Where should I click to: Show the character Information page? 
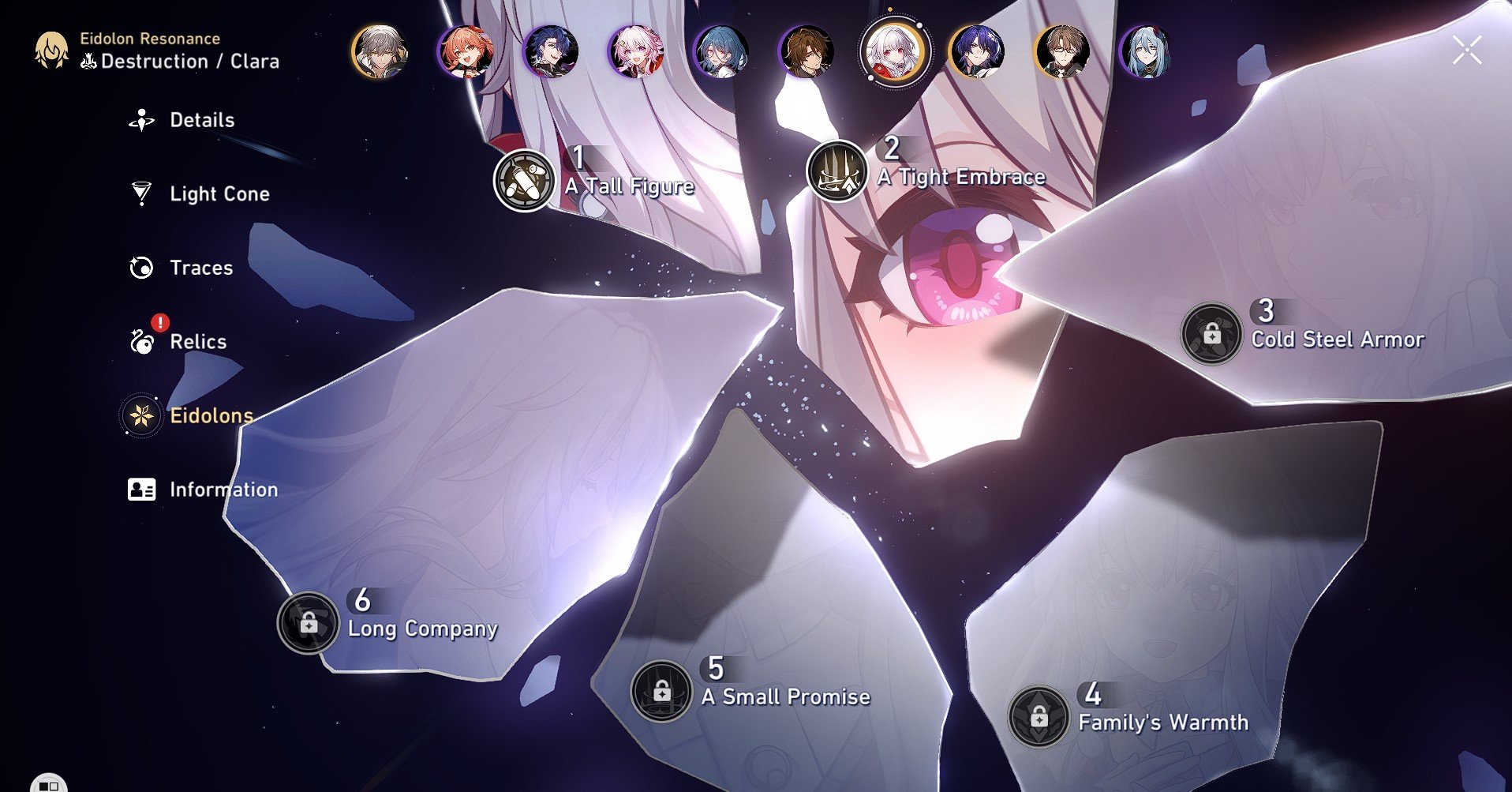coord(223,490)
